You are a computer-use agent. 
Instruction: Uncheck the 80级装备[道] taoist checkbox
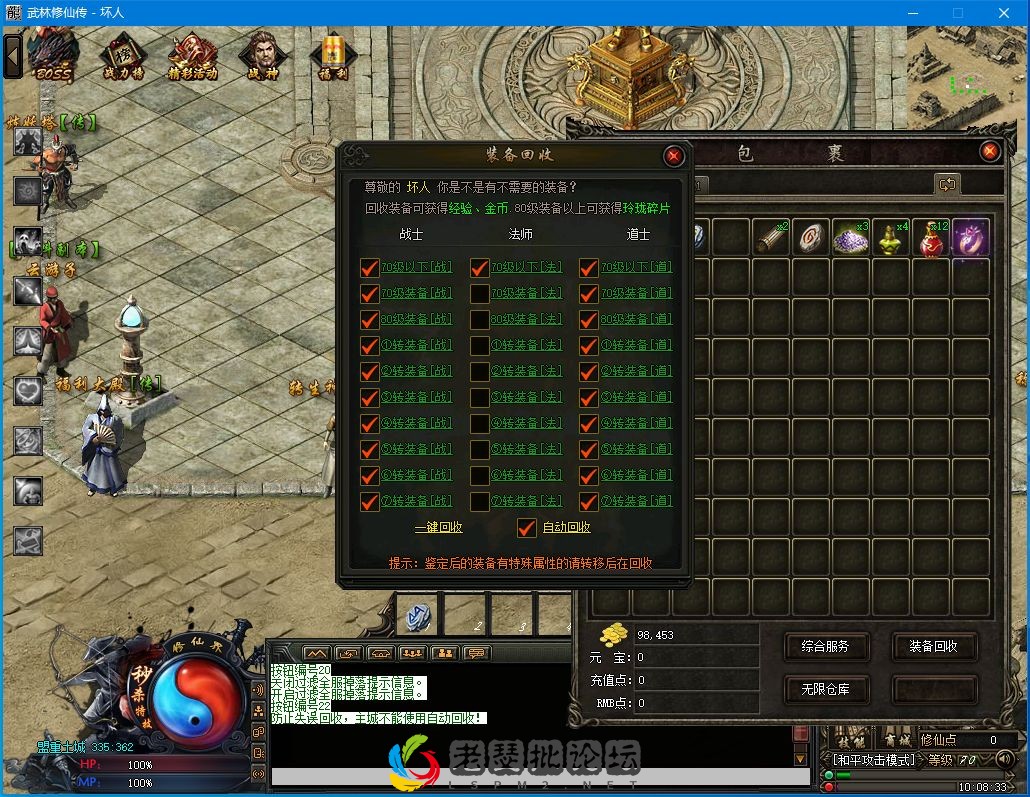point(589,320)
